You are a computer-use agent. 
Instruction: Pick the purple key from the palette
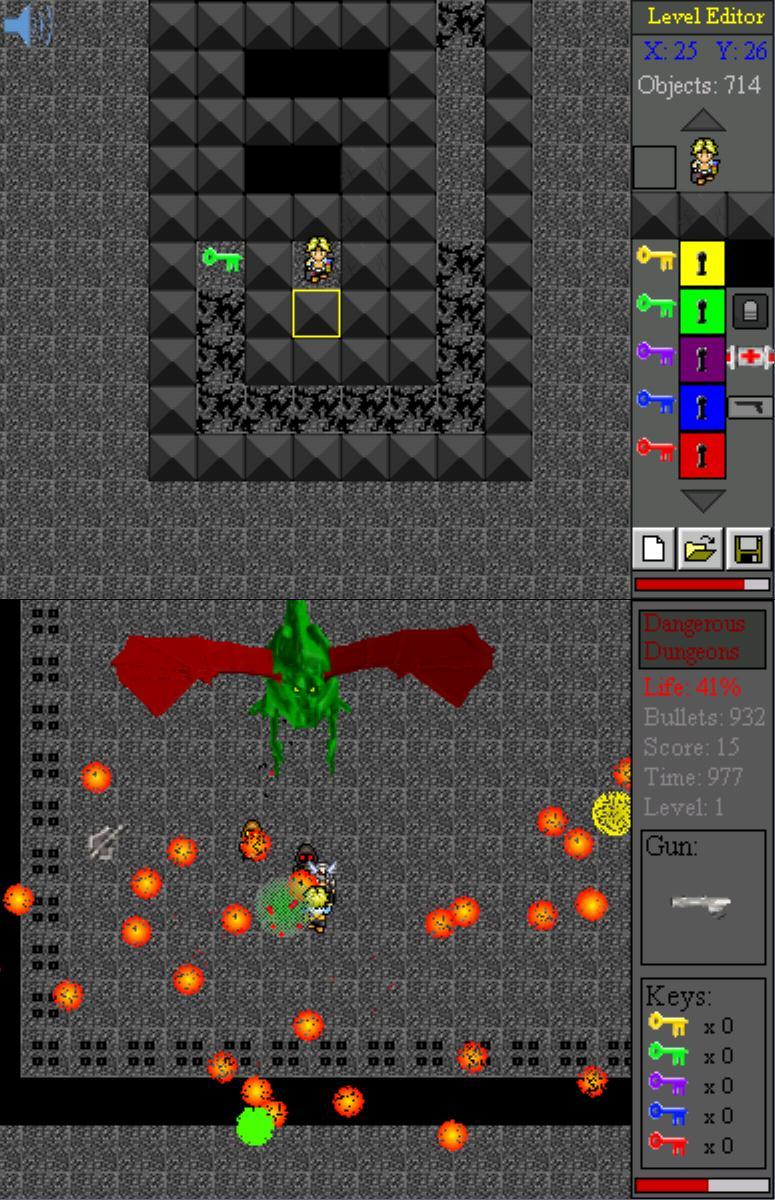click(x=655, y=353)
